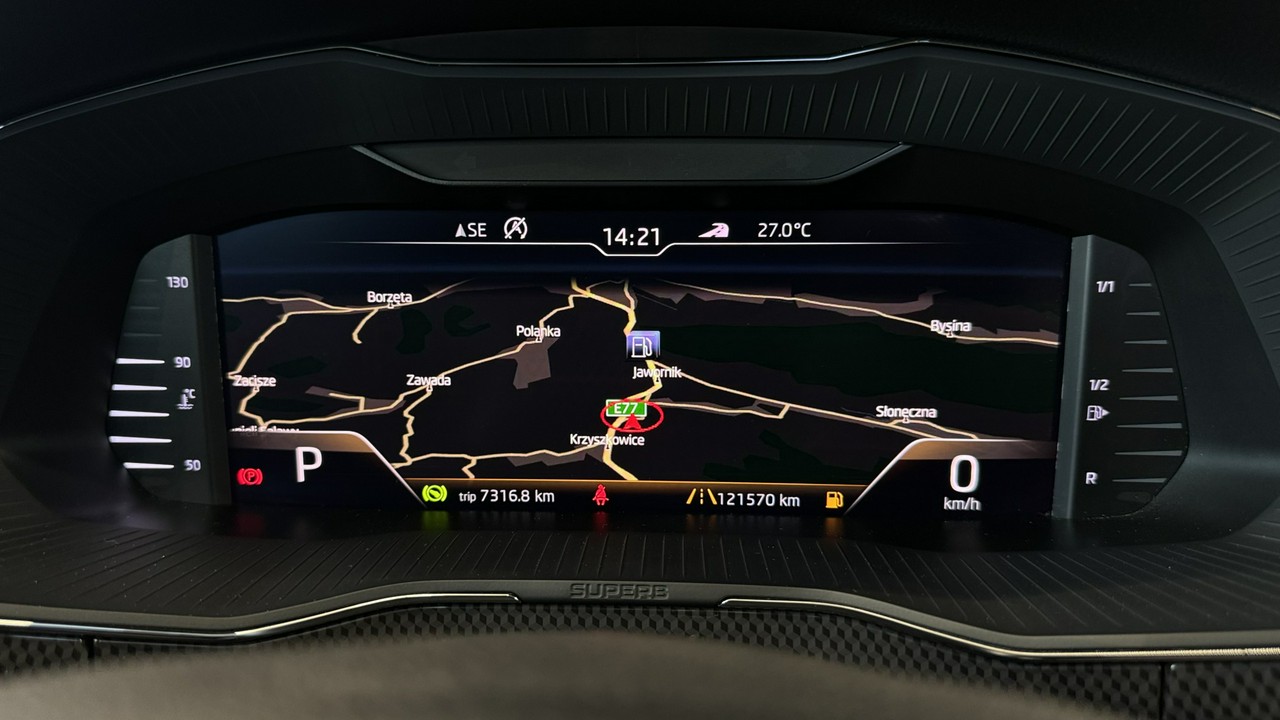The height and width of the screenshot is (720, 1280).
Task: Click the yellow low fuel warning icon
Action: [x=833, y=499]
